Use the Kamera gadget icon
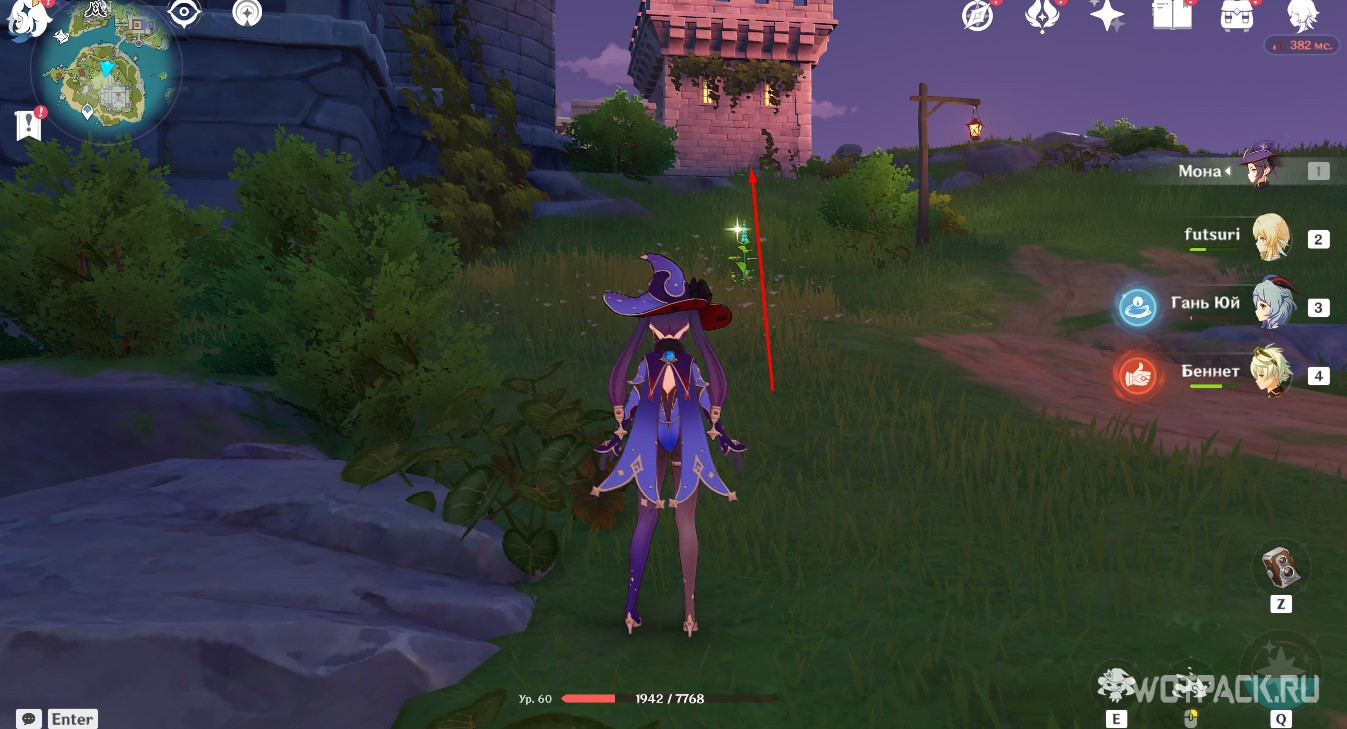1347x729 pixels. (x=1280, y=568)
